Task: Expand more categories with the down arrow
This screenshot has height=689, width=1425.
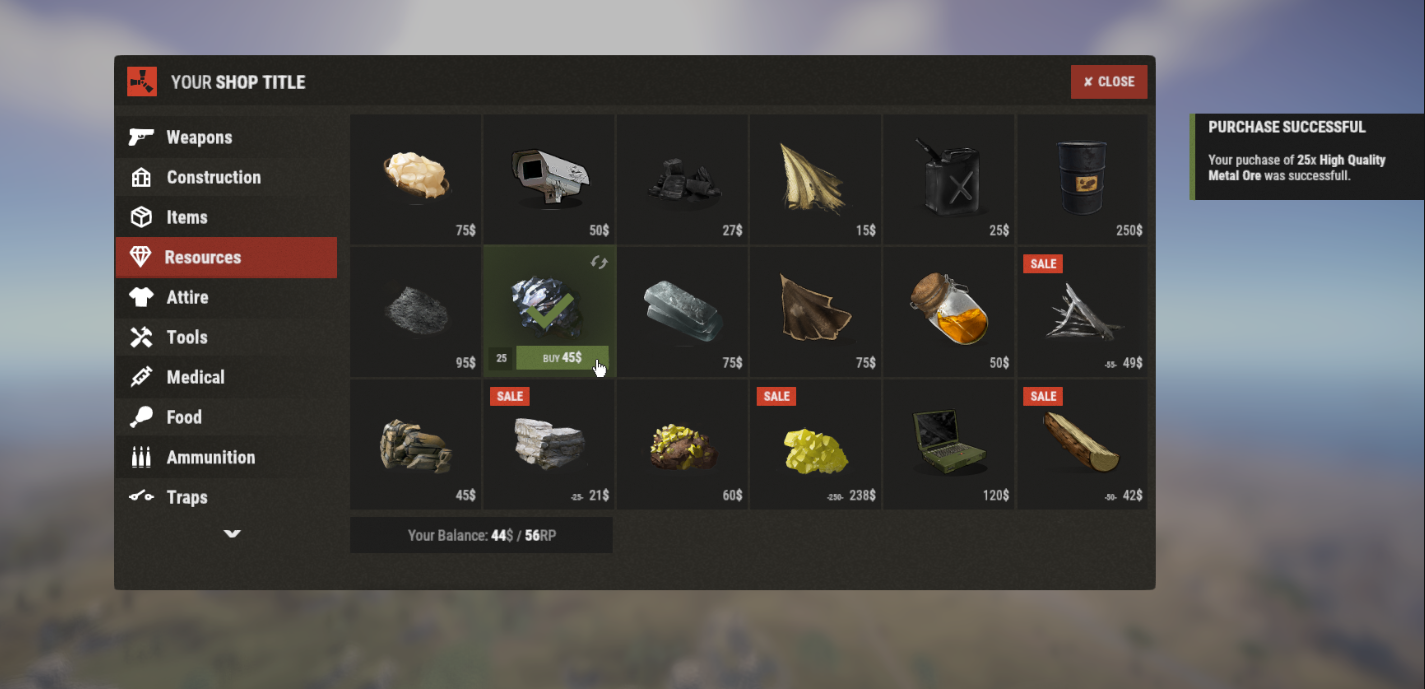Action: point(232,534)
